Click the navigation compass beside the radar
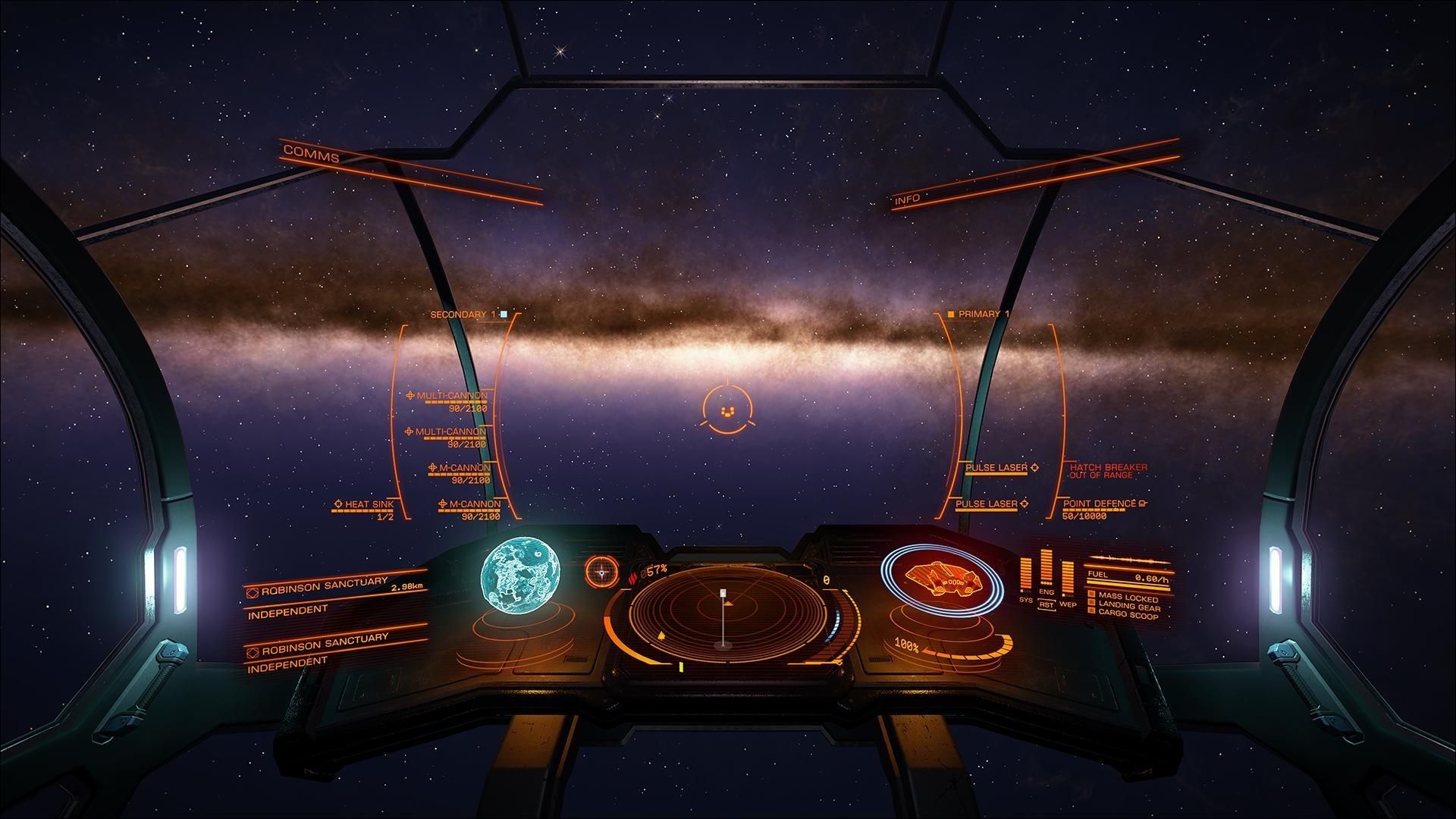Viewport: 1456px width, 819px height. pos(602,571)
